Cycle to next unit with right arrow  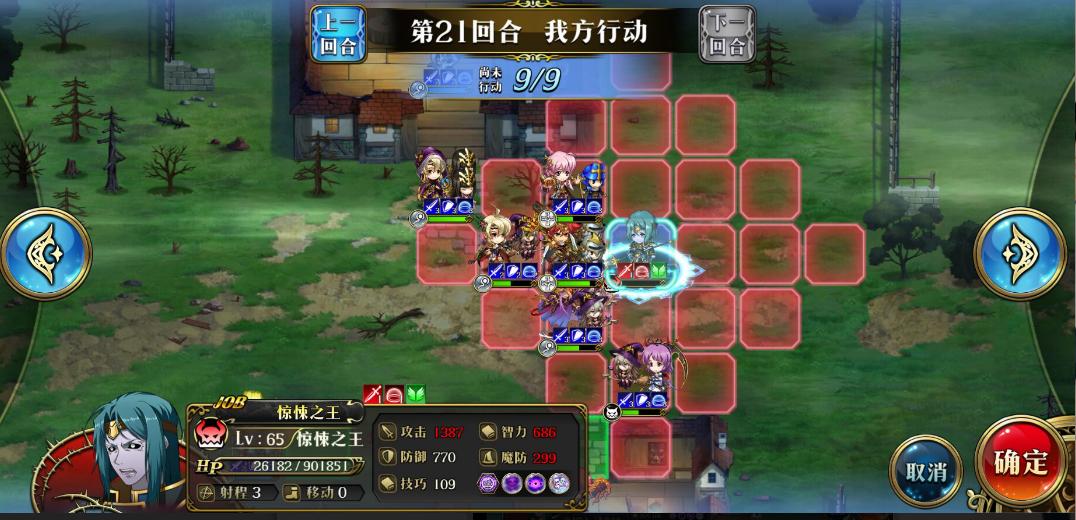coord(1020,253)
